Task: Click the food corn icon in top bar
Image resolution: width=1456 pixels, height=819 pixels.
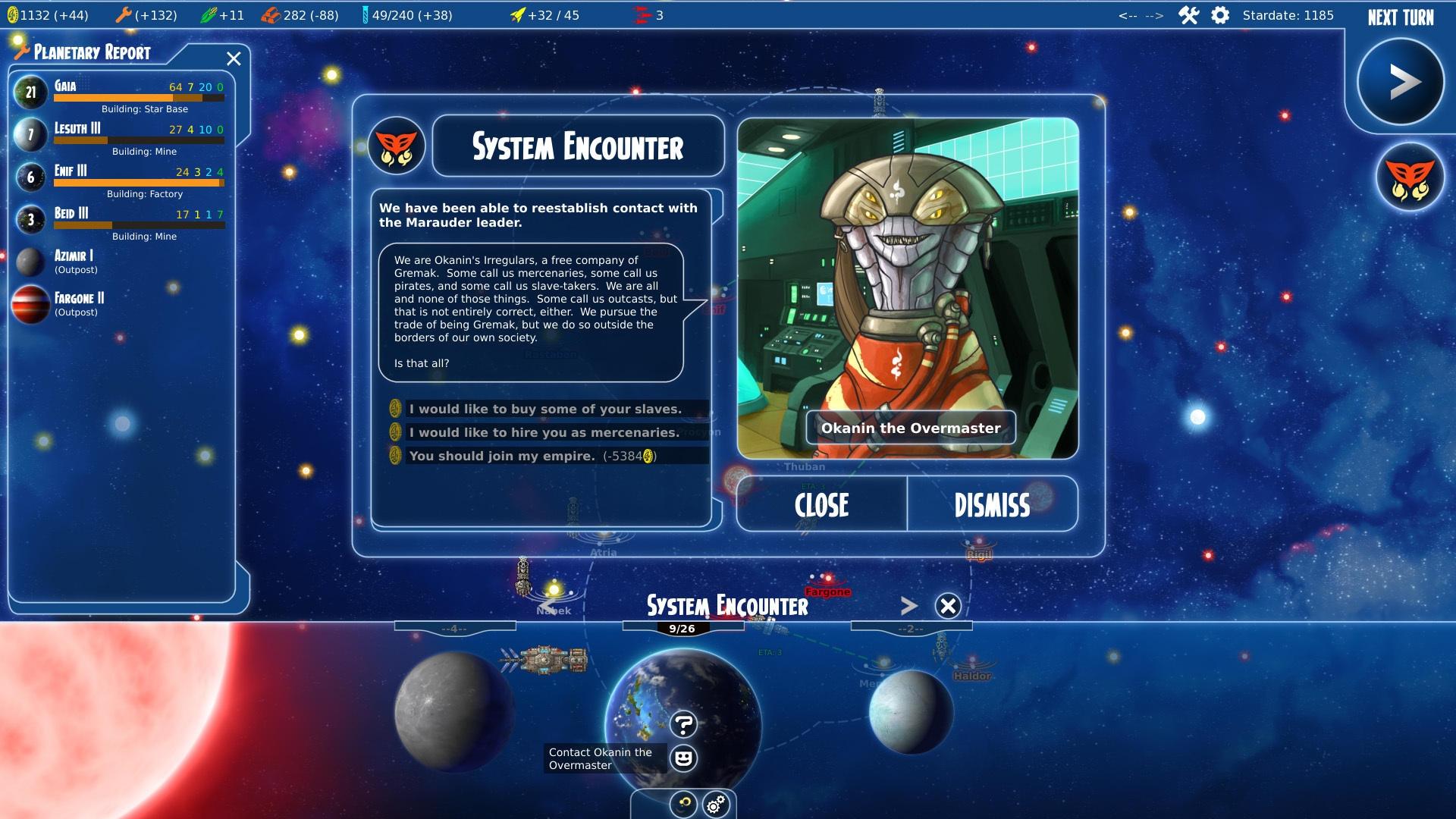Action: pos(209,14)
